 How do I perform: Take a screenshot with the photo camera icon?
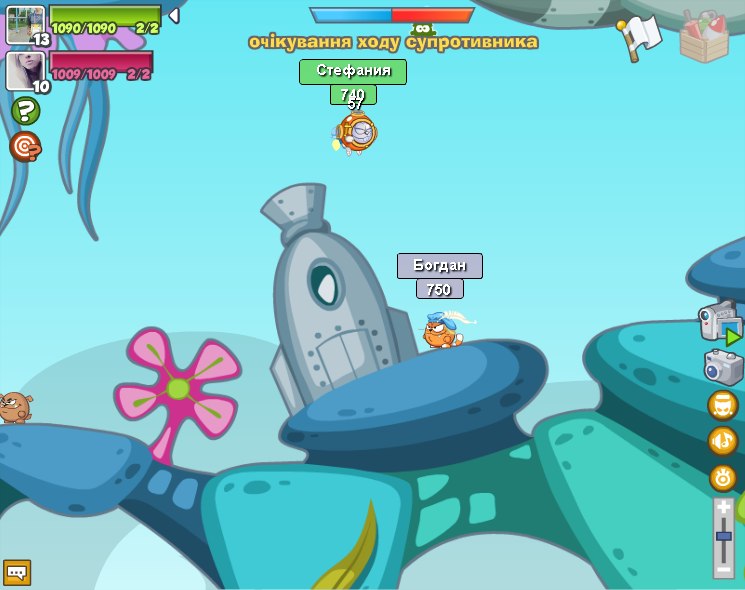click(x=723, y=367)
